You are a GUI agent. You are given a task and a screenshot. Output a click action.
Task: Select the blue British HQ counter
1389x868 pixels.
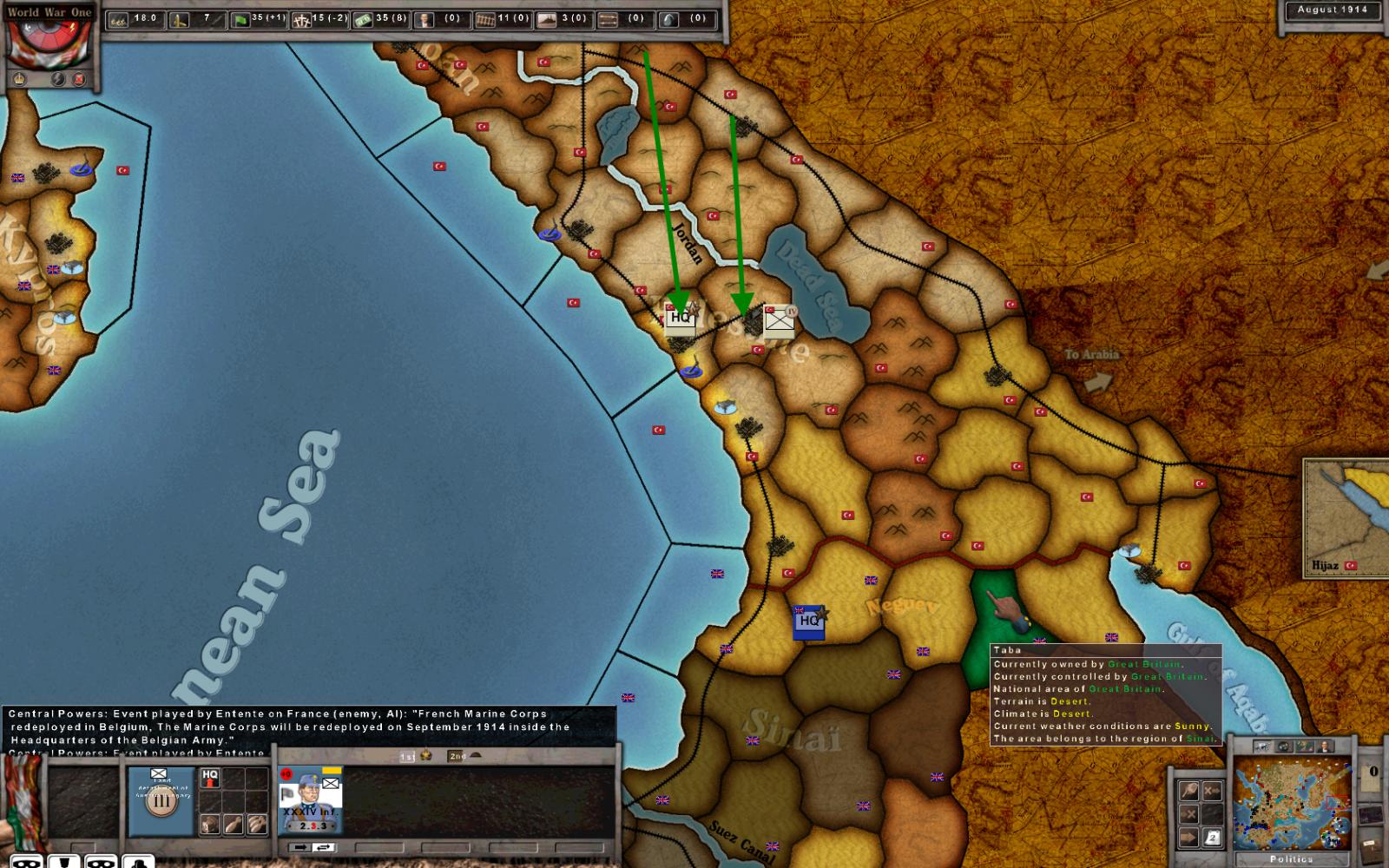pyautogui.click(x=808, y=621)
